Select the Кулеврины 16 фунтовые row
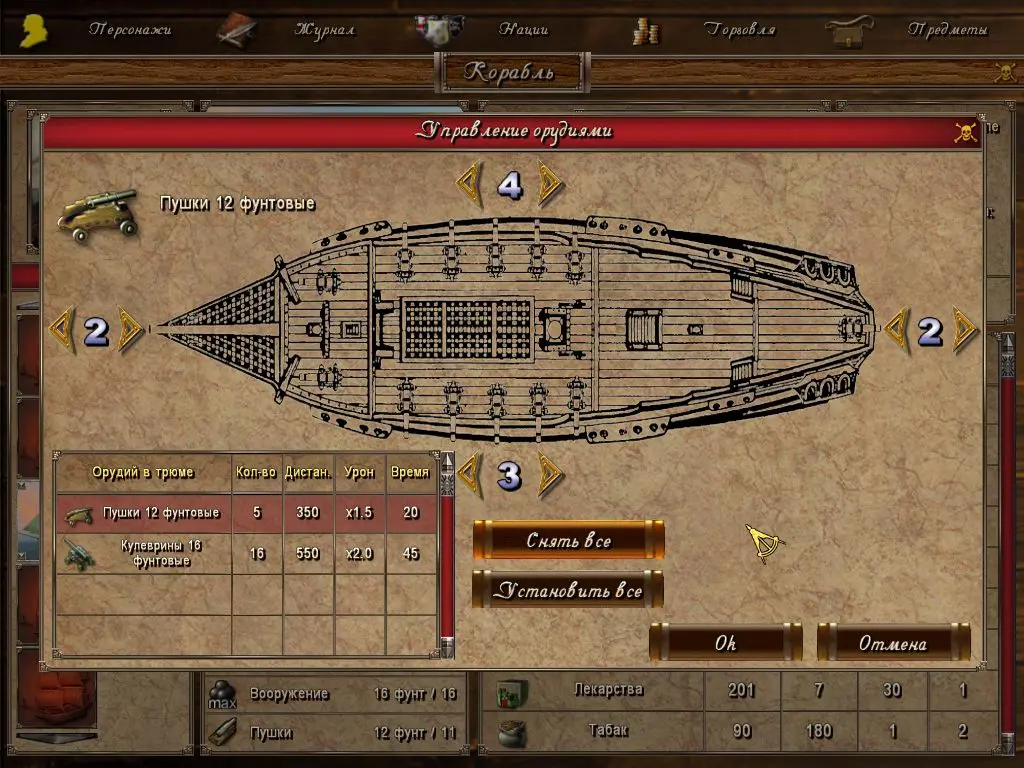1024x768 pixels. click(245, 554)
